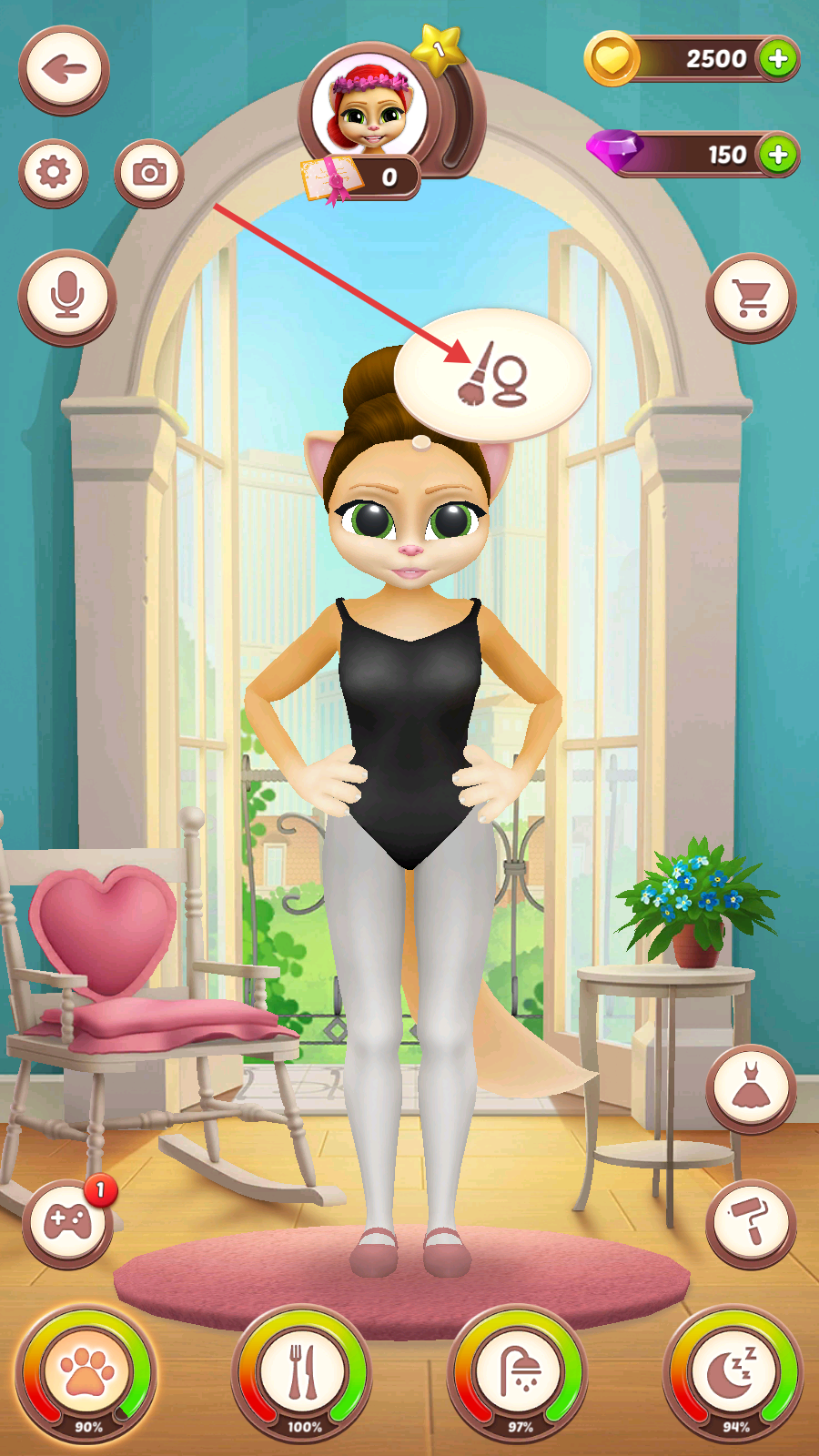Open the diary book with ribbon
The width and height of the screenshot is (819, 1456).
[329, 177]
